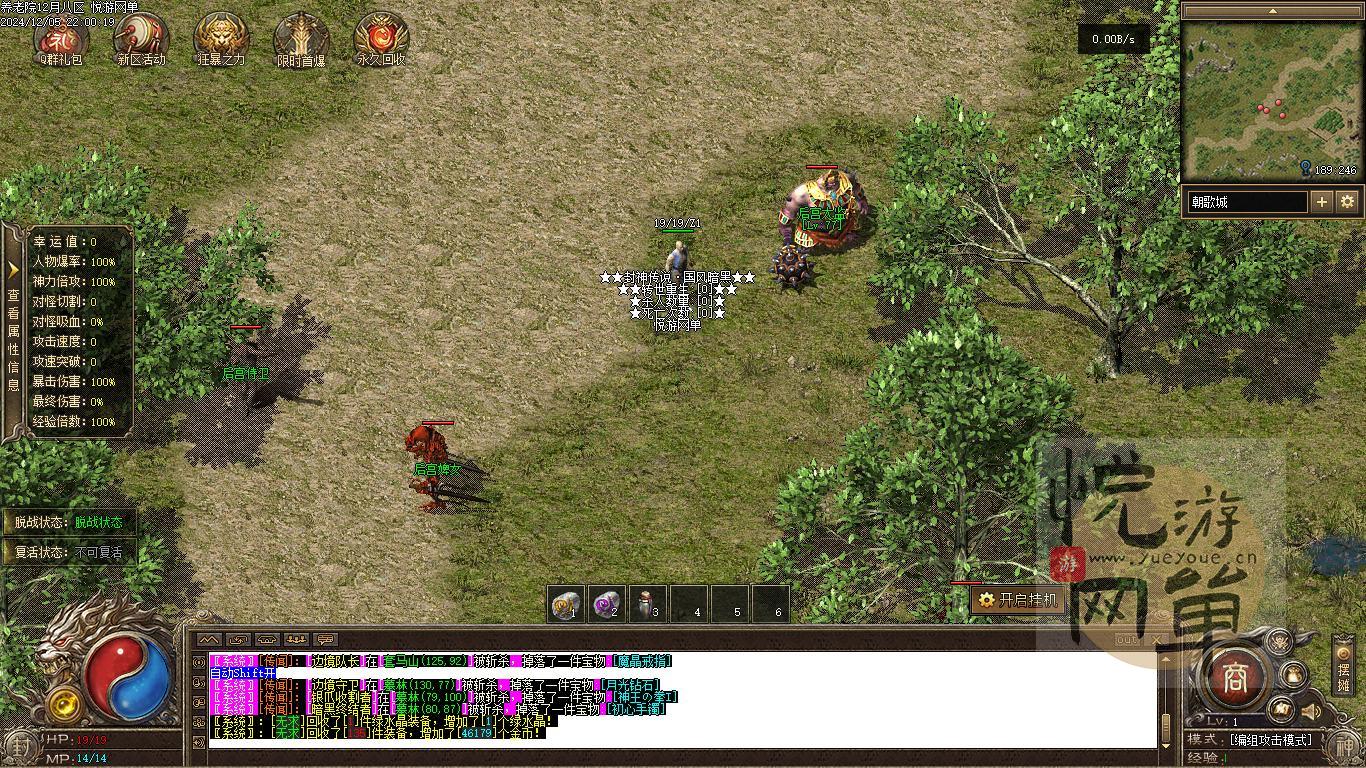
Task: Open the 新区活动 drum event icon
Action: pyautogui.click(x=141, y=39)
